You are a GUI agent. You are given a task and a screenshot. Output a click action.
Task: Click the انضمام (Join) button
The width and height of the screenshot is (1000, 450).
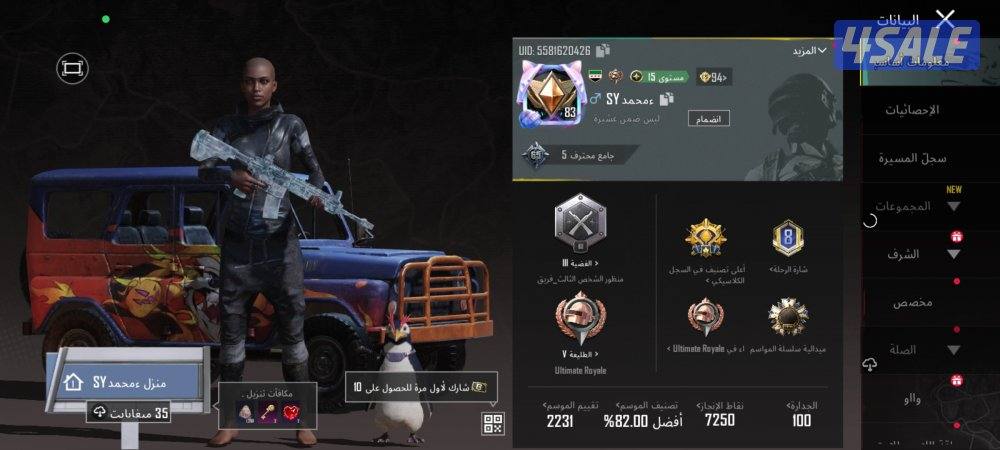tap(708, 118)
